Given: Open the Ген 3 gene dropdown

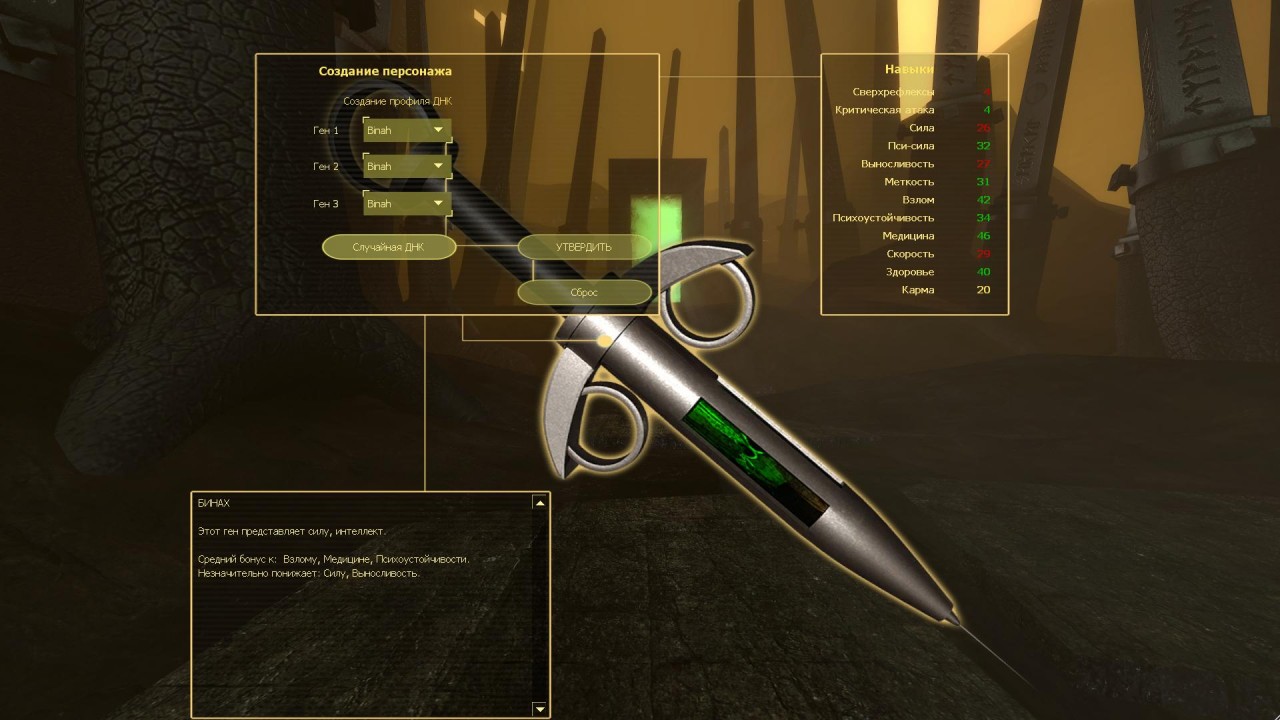Looking at the screenshot, I should click(x=407, y=203).
